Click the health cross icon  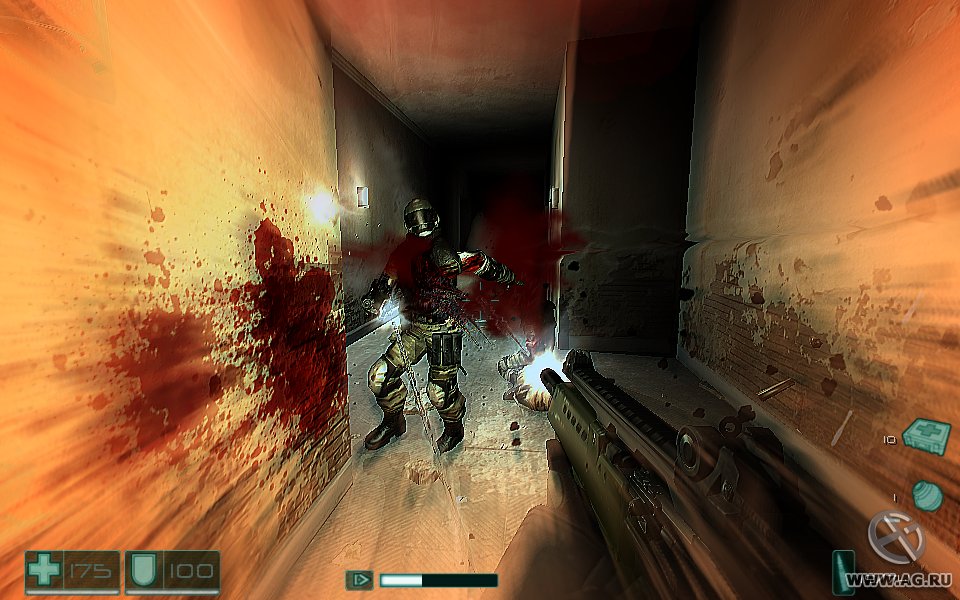pos(44,572)
